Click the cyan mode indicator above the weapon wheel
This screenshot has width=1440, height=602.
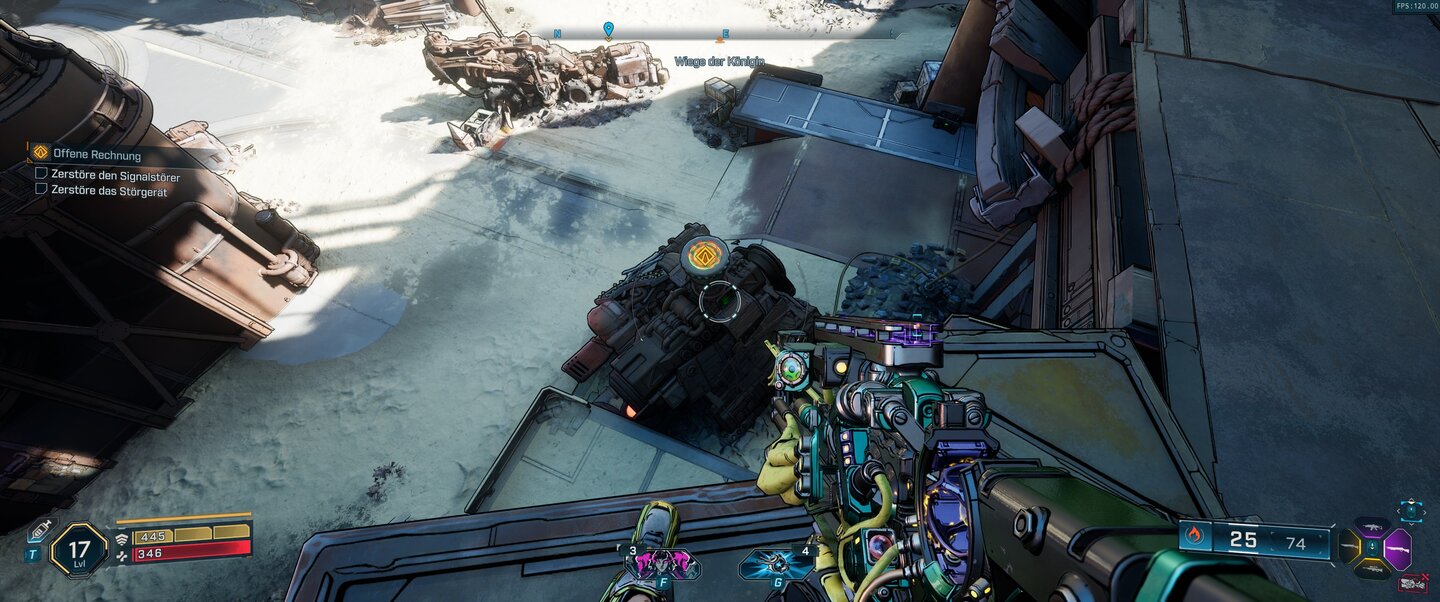tap(1410, 511)
